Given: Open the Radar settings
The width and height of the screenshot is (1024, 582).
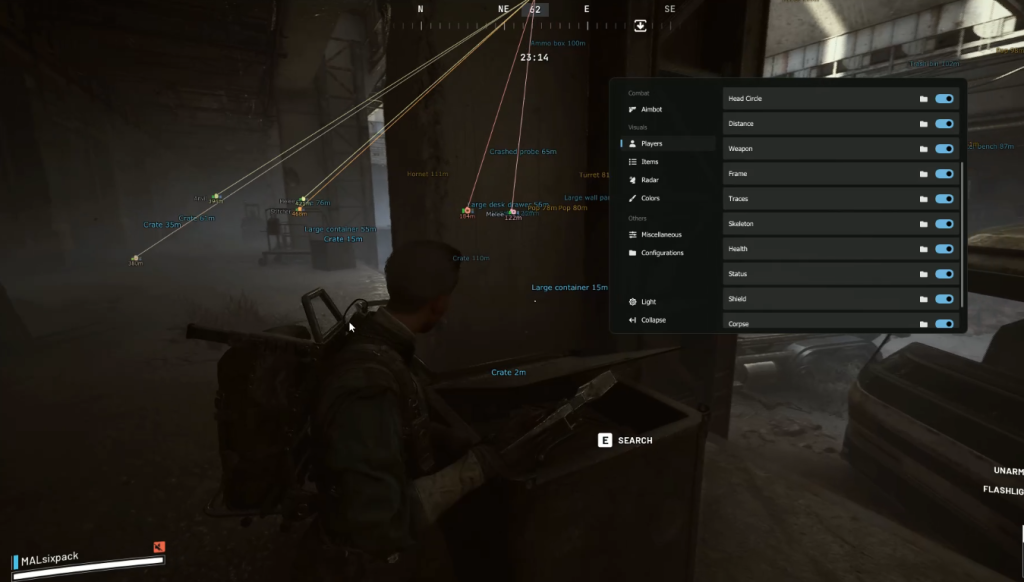Looking at the screenshot, I should [650, 180].
